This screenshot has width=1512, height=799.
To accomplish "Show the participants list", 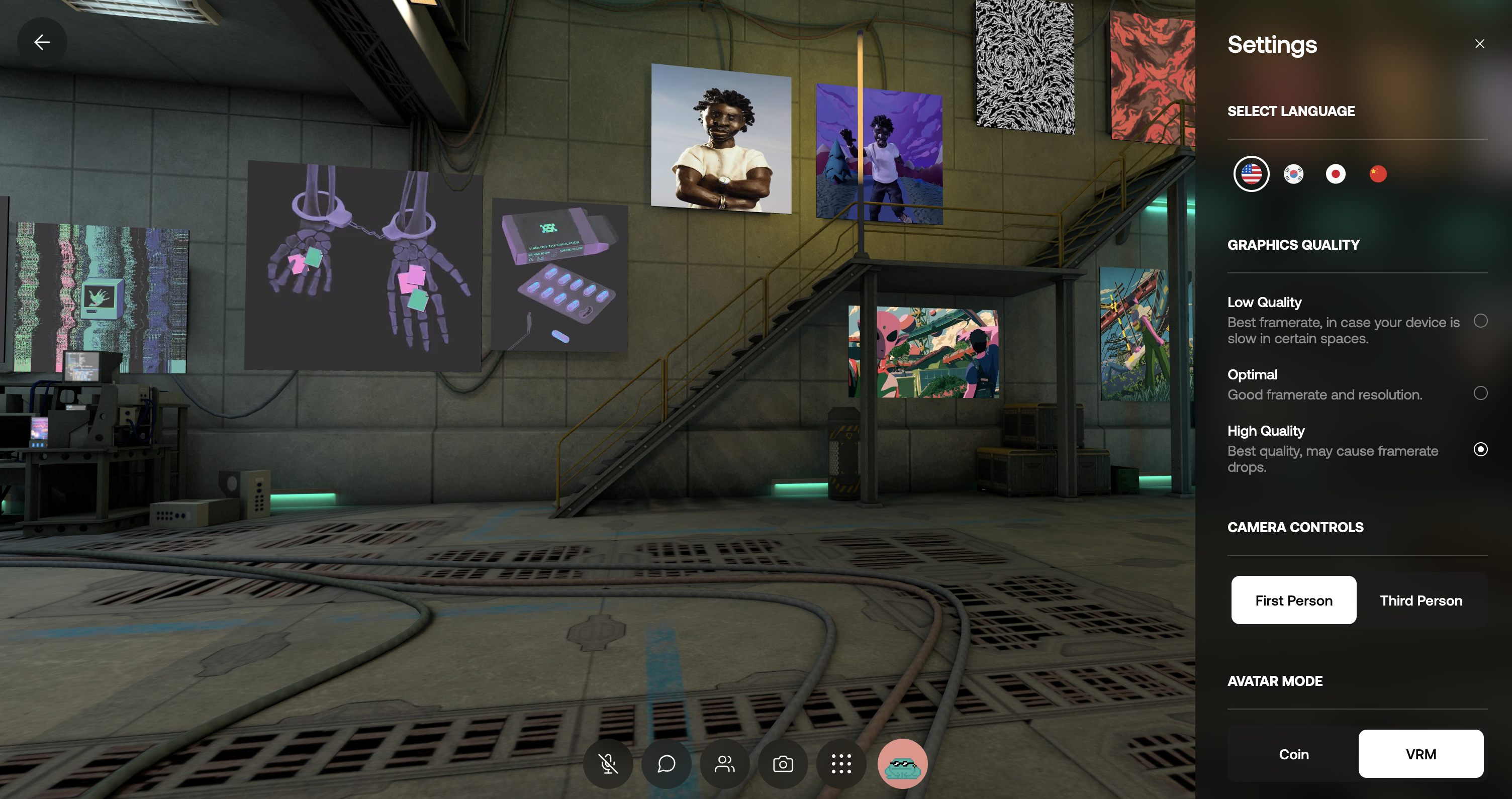I will point(724,764).
